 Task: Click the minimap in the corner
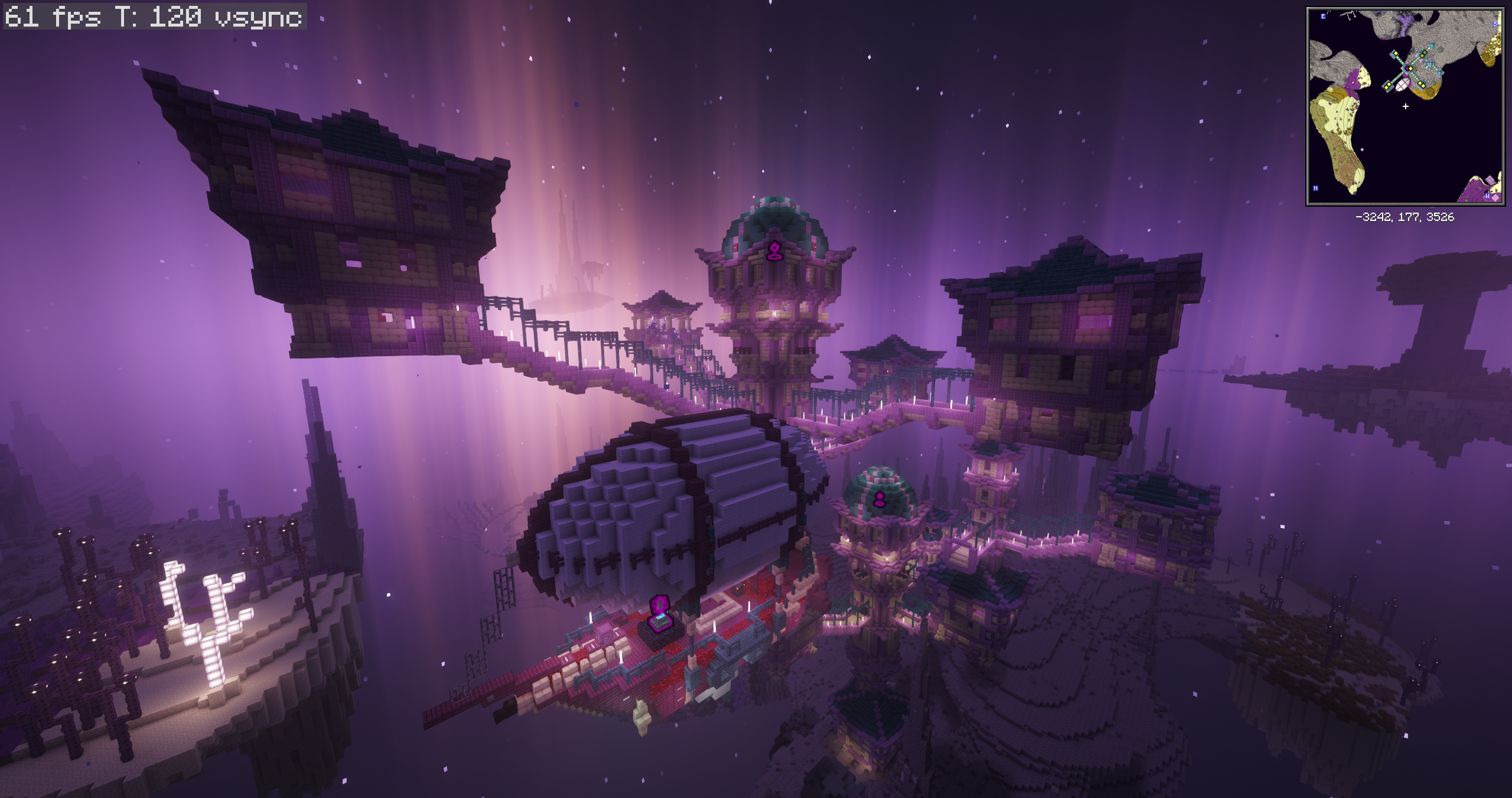(1405, 107)
